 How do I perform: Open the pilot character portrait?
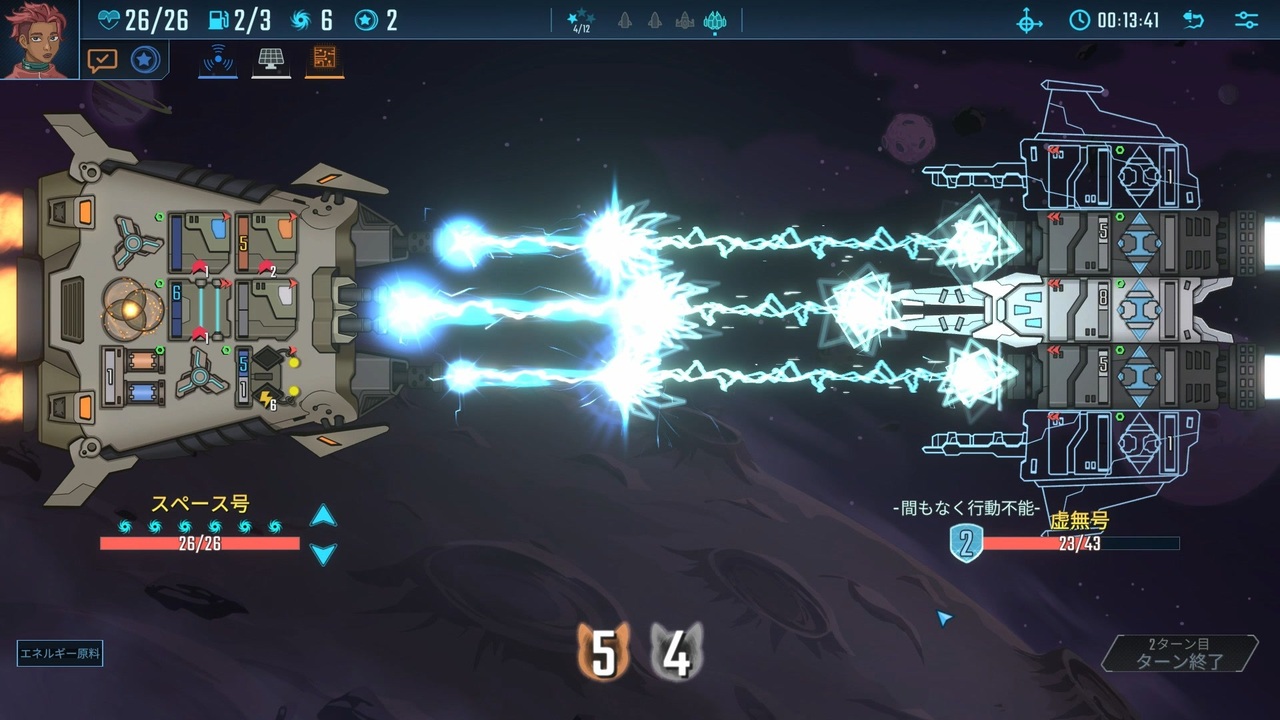[38, 39]
